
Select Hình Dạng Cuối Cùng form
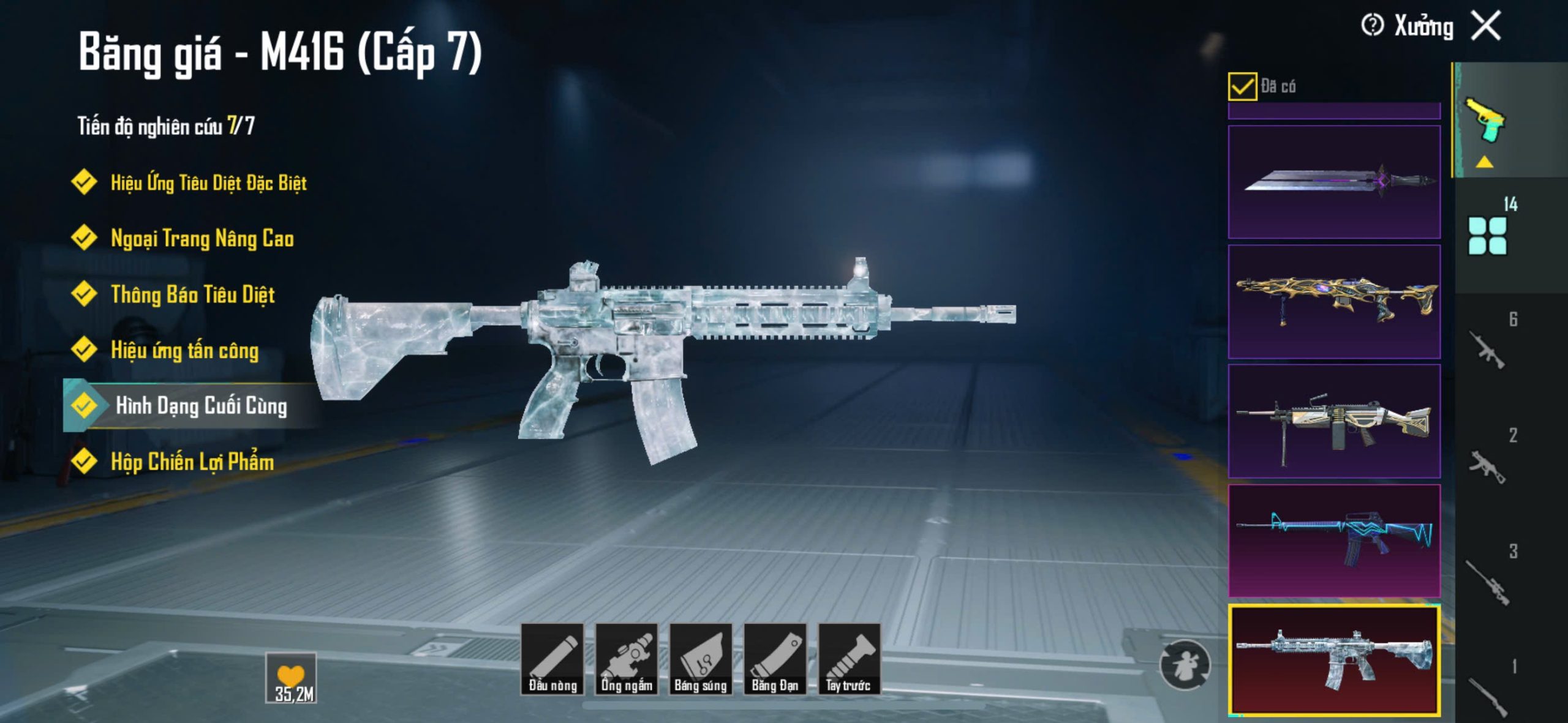pos(201,406)
